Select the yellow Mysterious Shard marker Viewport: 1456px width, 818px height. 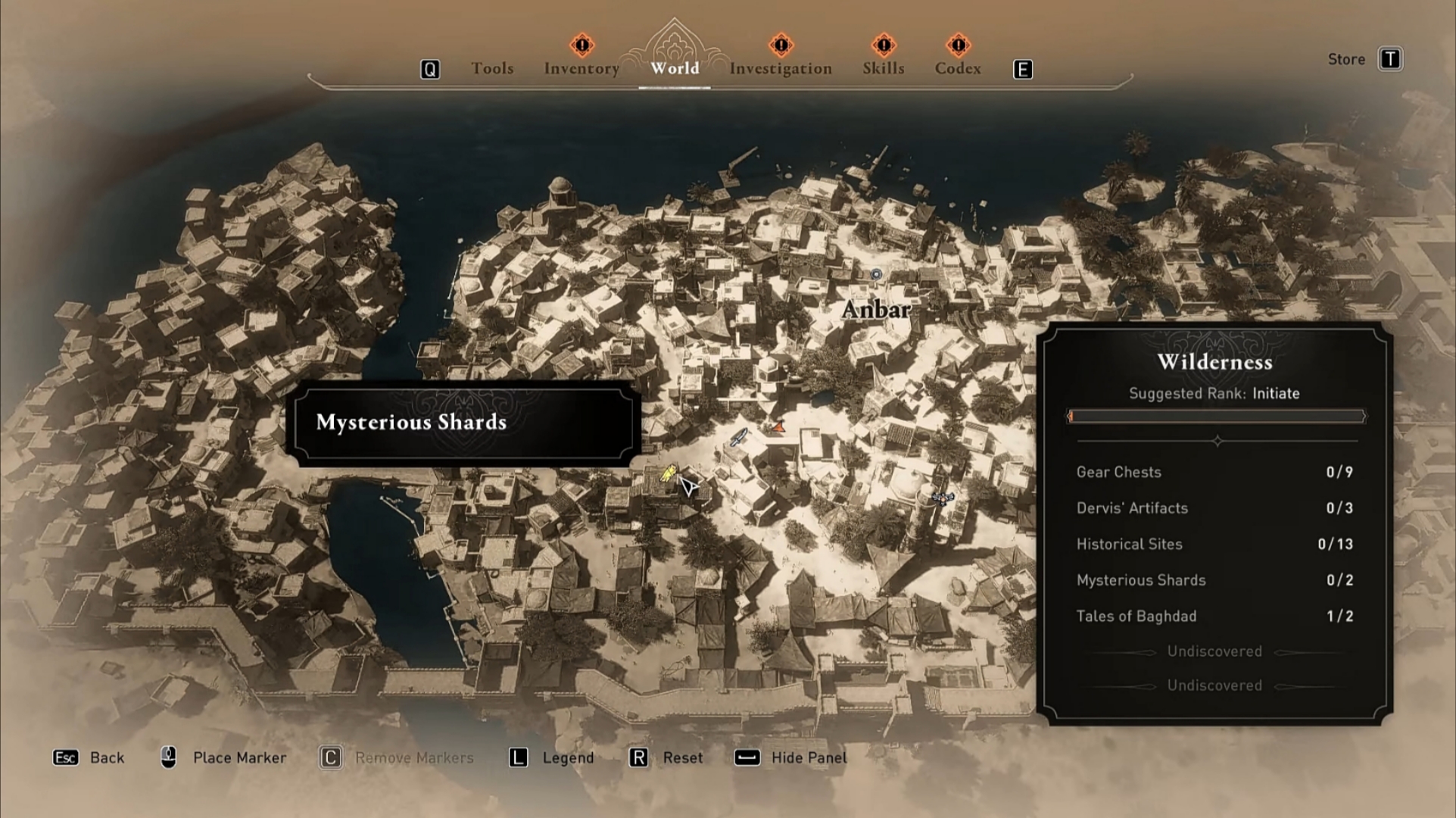(669, 474)
